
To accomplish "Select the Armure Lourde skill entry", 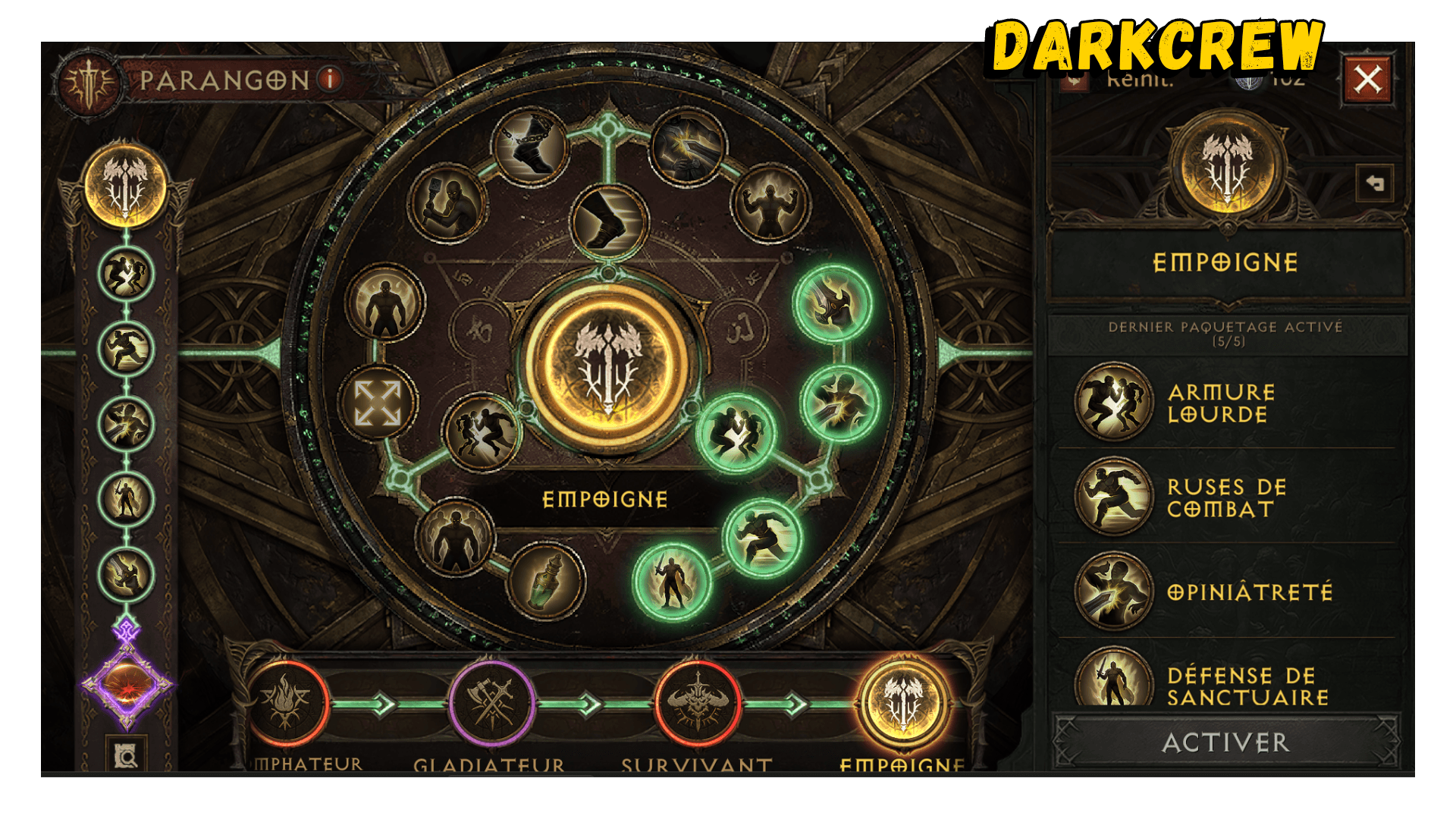I will coord(1221,403).
